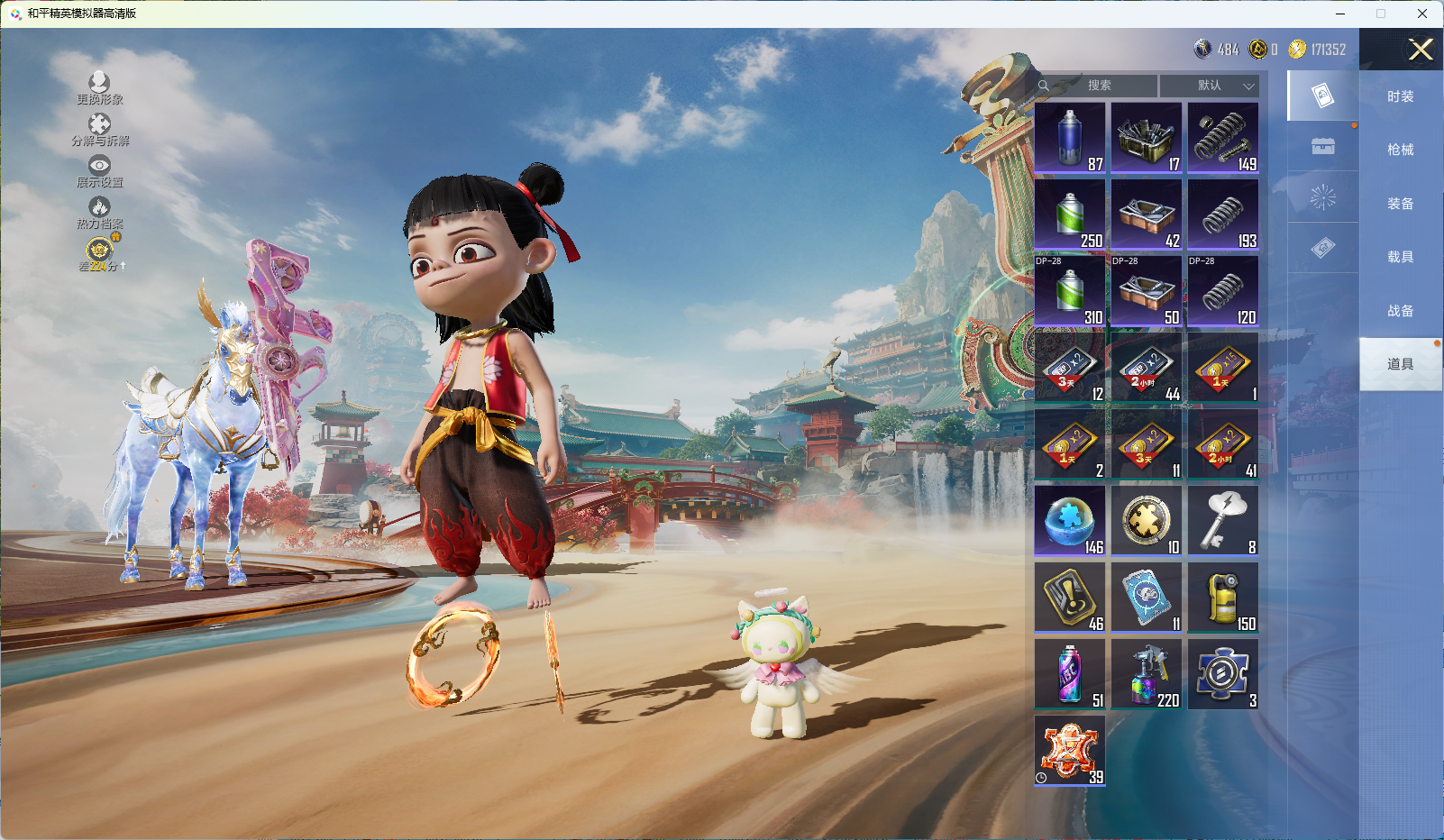Screen dimensions: 1444x840
Task: Switch to the 载具 tab
Action: tap(1400, 257)
